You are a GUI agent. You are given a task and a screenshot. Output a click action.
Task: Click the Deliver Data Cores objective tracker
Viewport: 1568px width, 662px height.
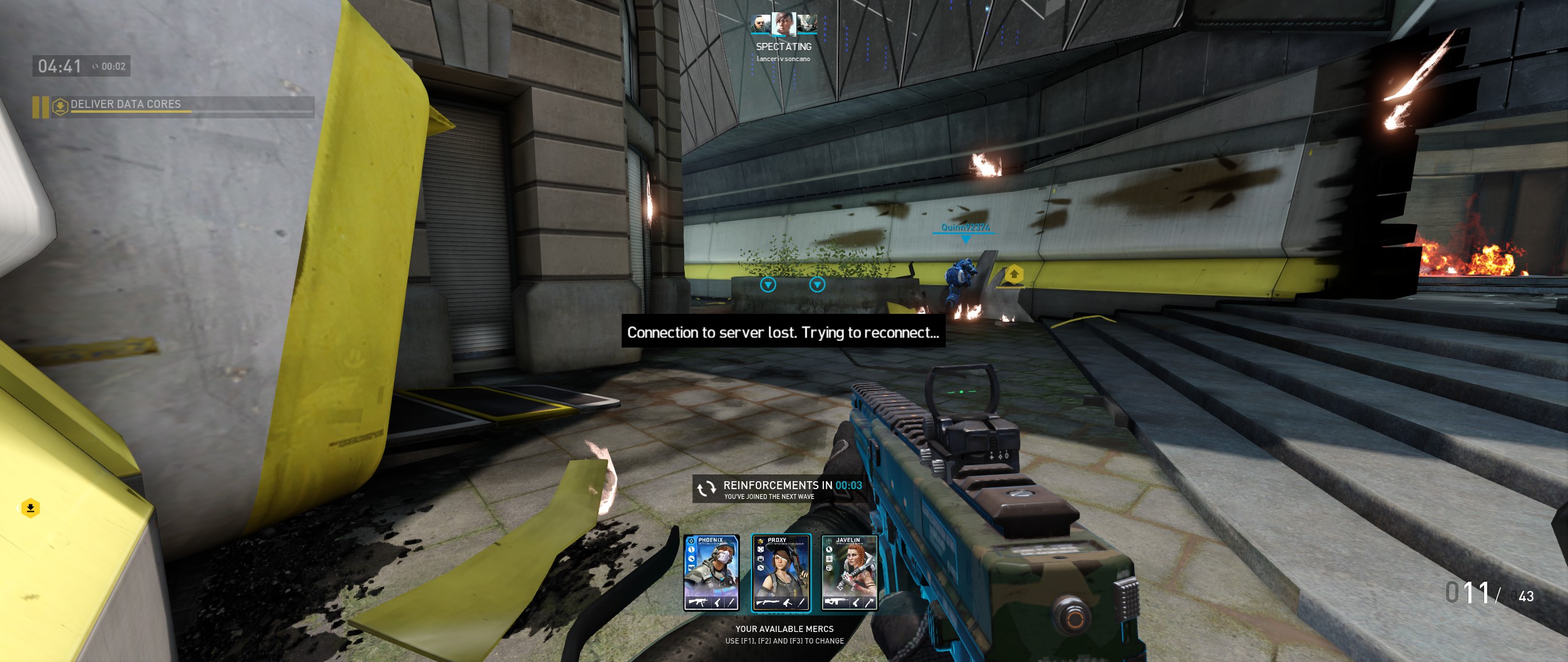point(174,105)
